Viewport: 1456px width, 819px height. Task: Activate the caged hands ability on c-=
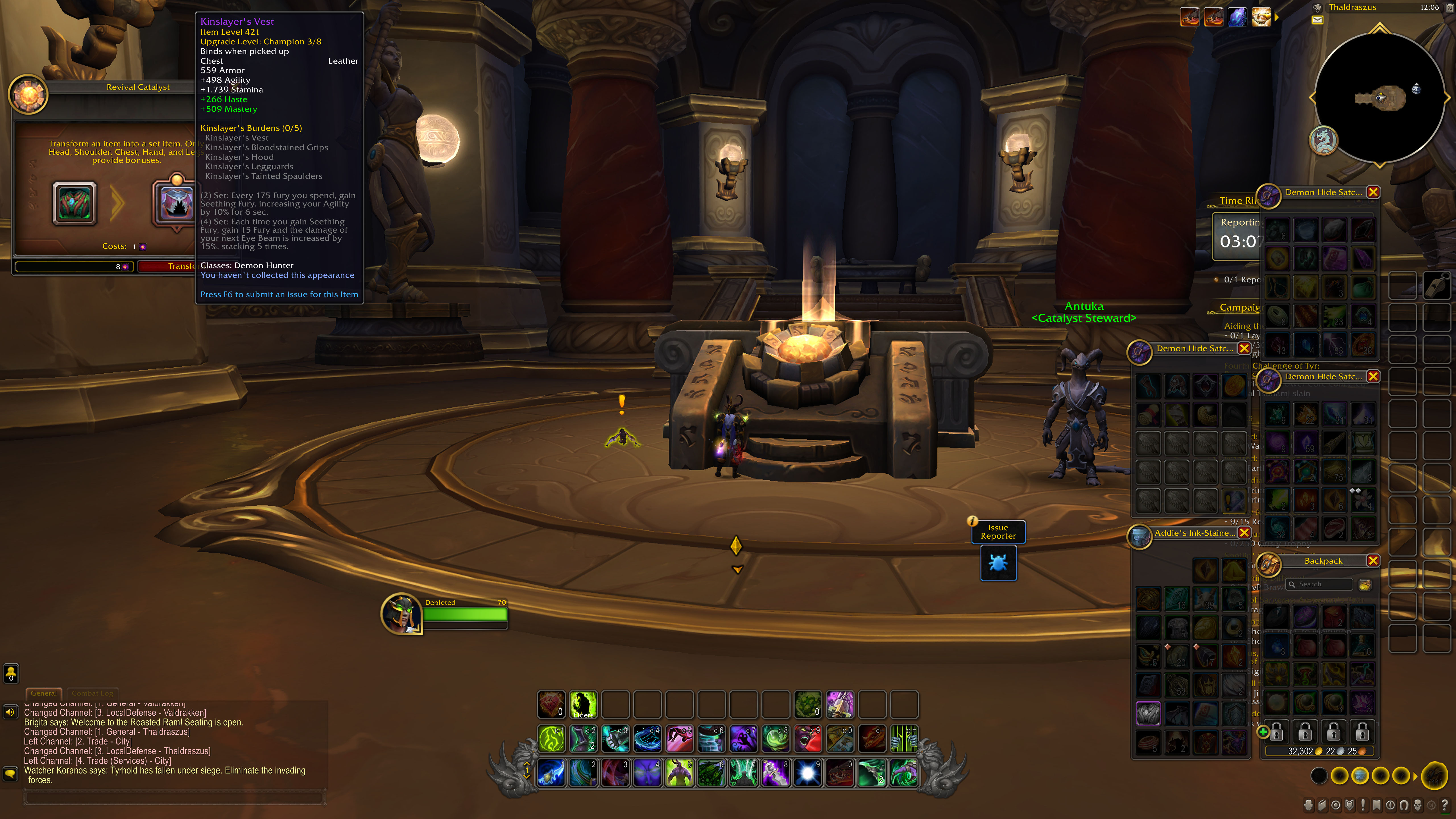(x=904, y=739)
